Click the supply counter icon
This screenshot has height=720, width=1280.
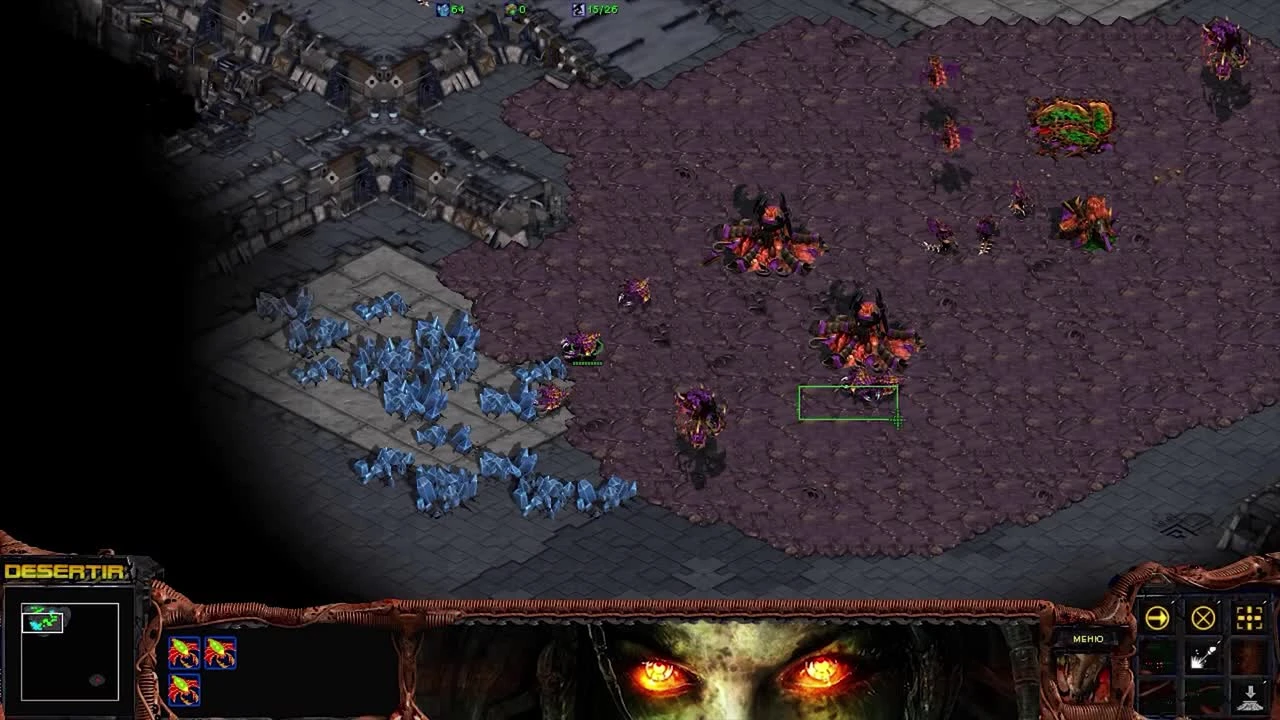click(576, 9)
